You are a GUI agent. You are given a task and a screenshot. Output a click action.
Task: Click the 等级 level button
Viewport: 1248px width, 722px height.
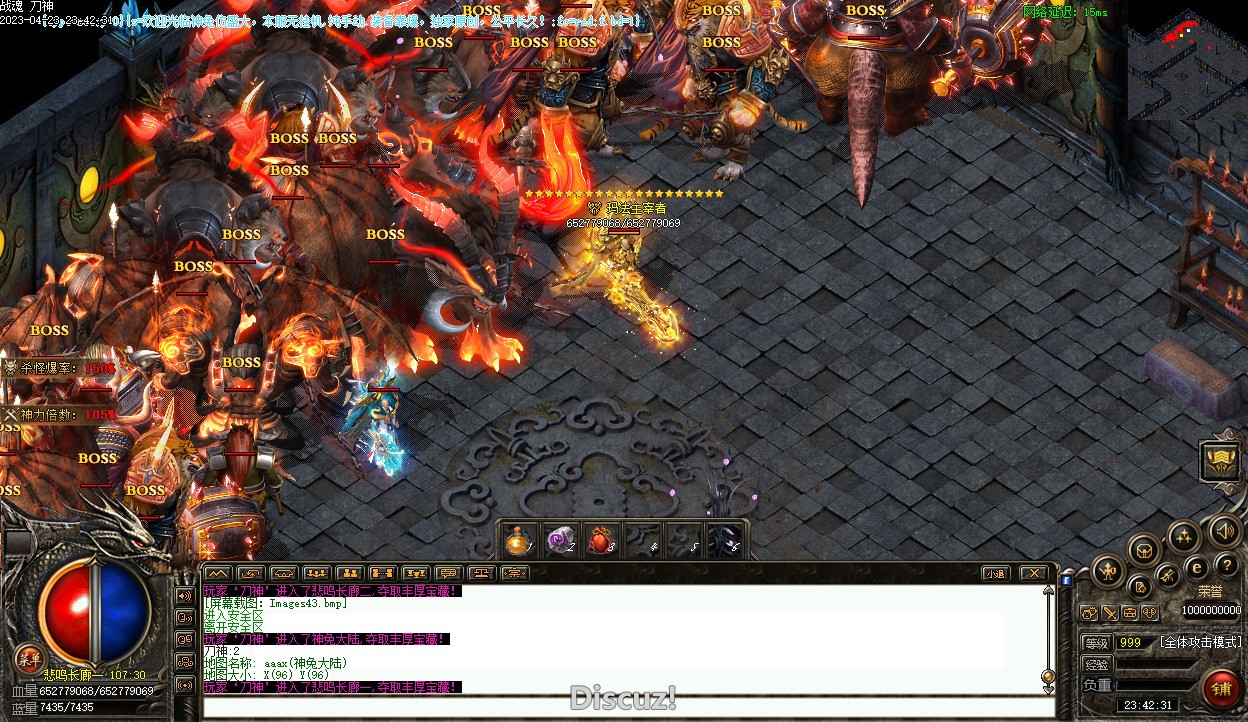click(x=1097, y=642)
